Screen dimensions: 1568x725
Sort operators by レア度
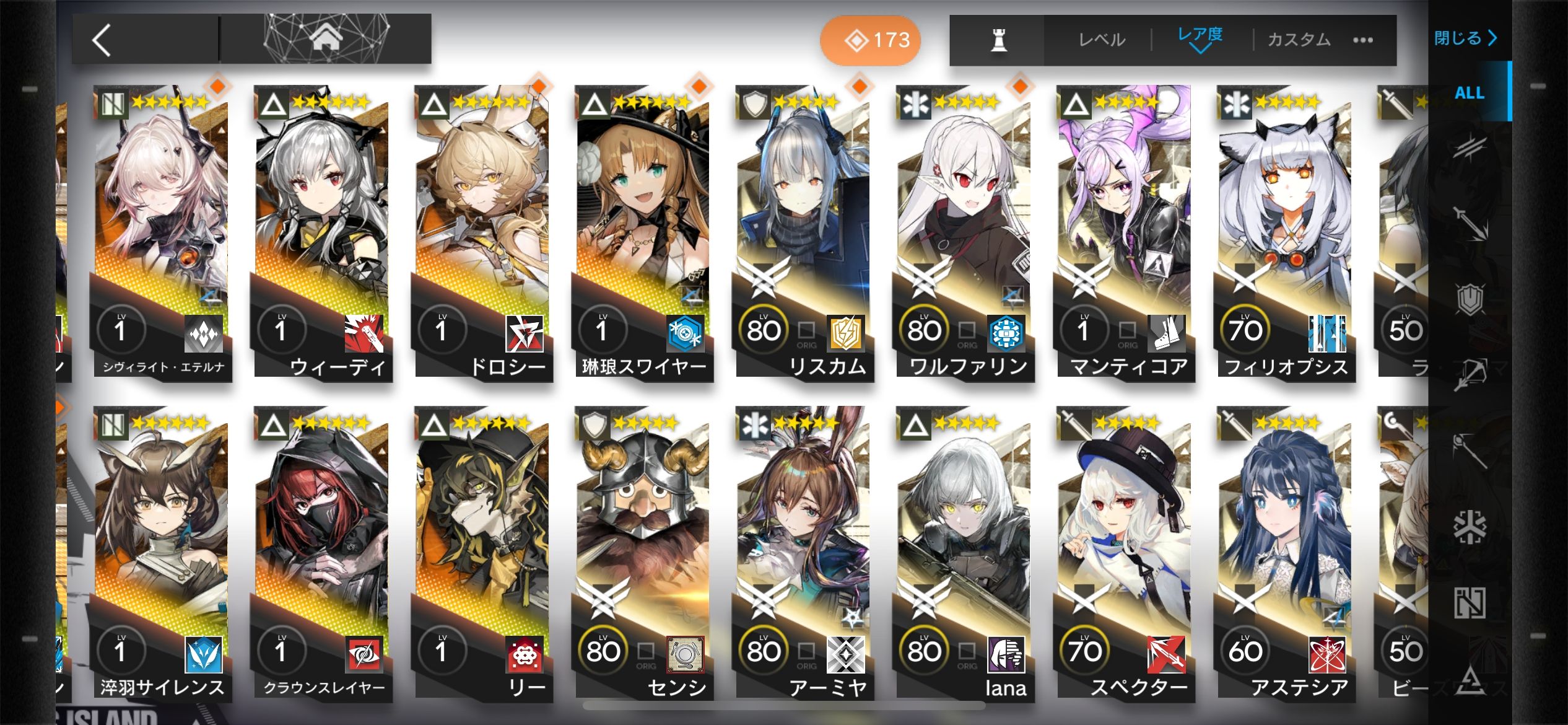[x=1200, y=37]
